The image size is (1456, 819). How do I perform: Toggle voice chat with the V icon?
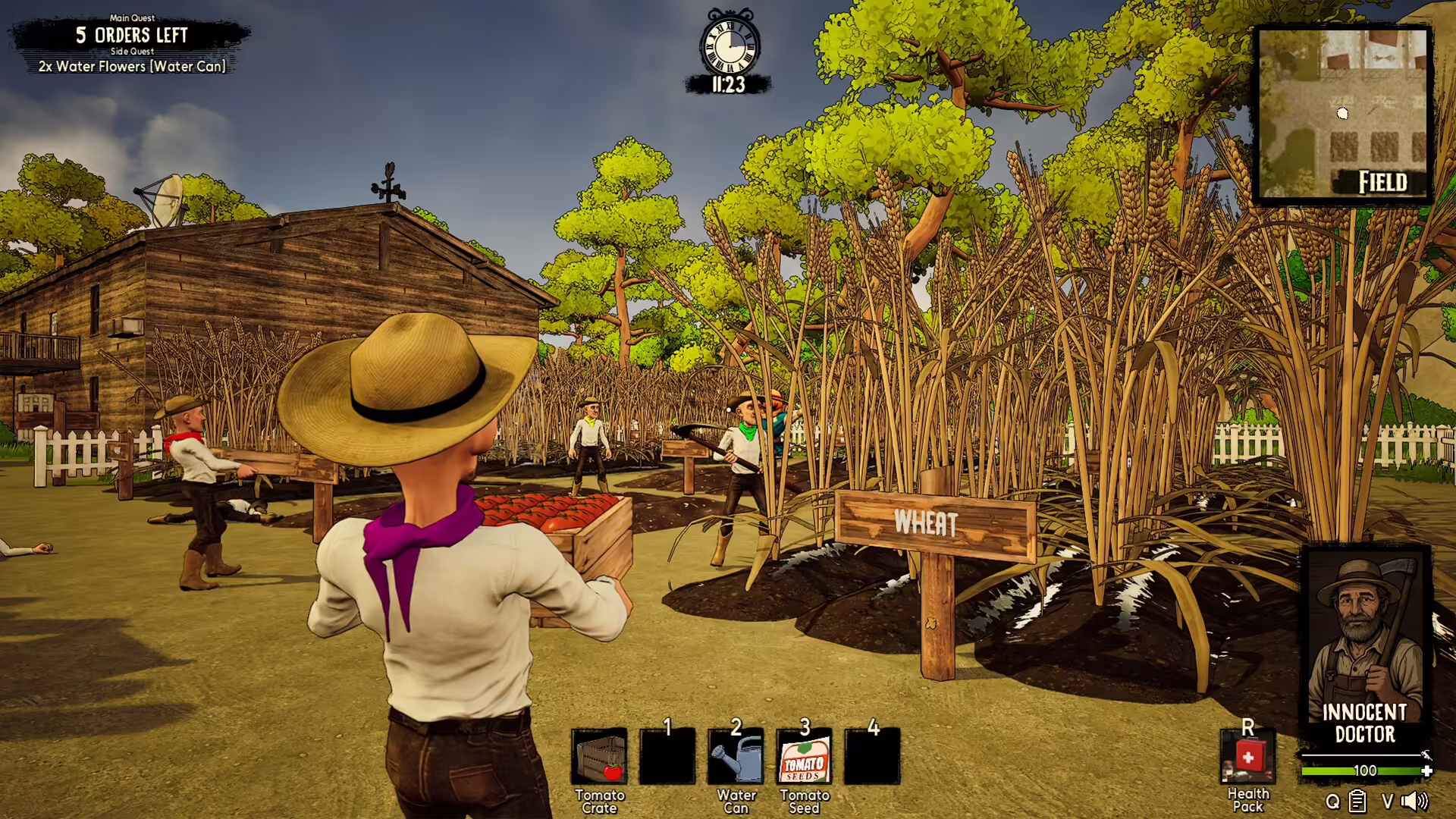point(1387,802)
